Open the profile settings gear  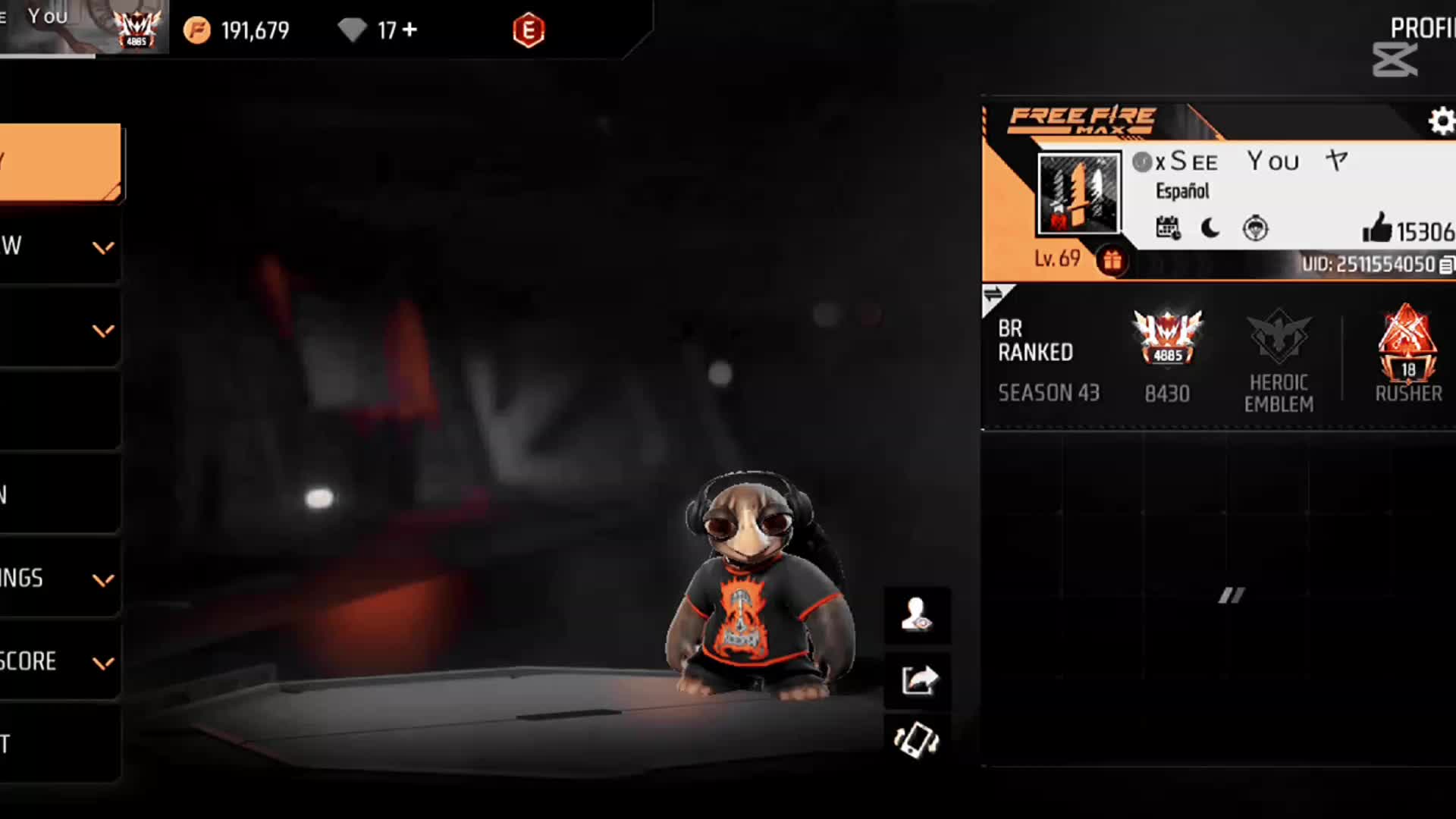pyautogui.click(x=1441, y=121)
